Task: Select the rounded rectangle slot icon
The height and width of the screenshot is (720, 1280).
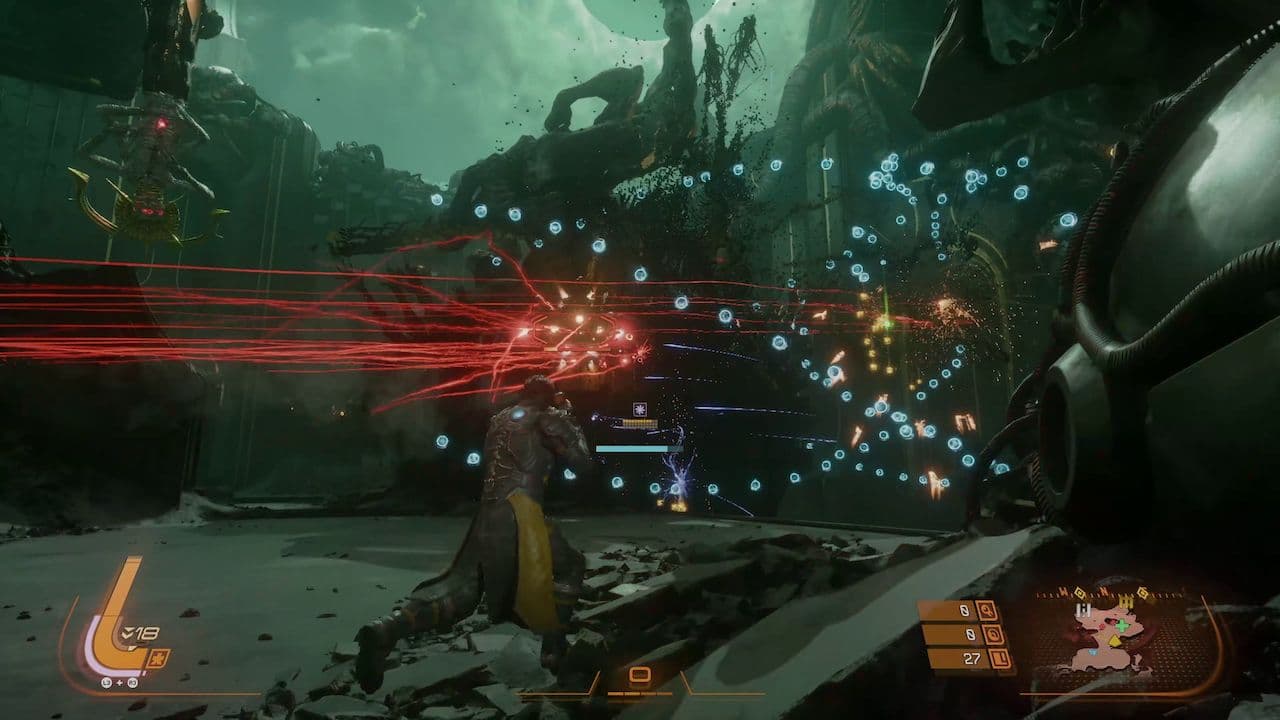Action: tap(640, 675)
